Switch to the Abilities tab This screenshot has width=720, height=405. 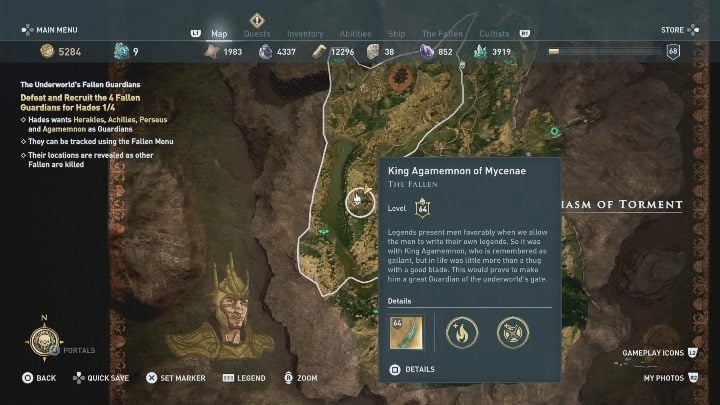tap(355, 34)
